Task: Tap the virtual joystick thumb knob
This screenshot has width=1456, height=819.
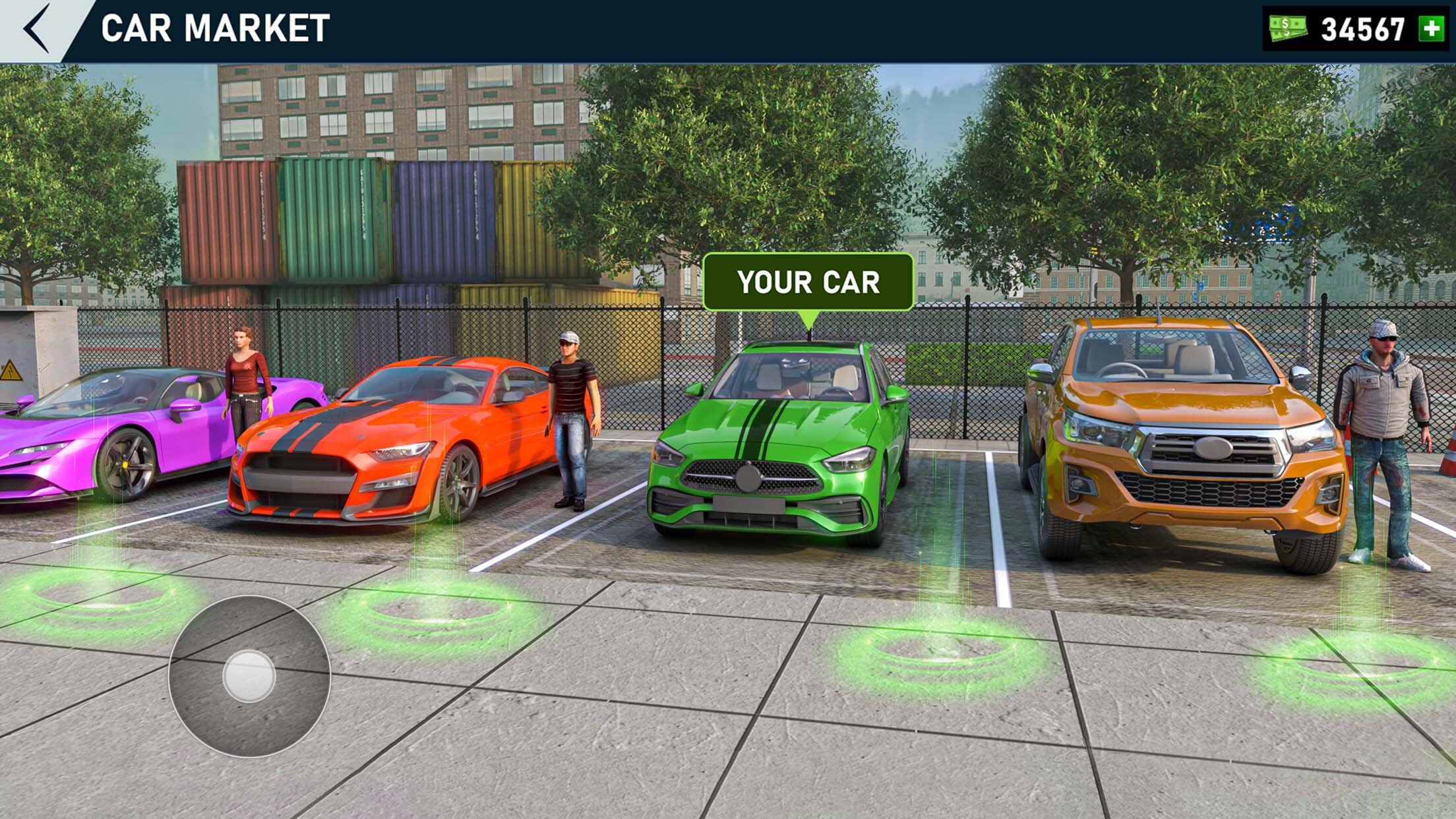Action: [x=249, y=676]
